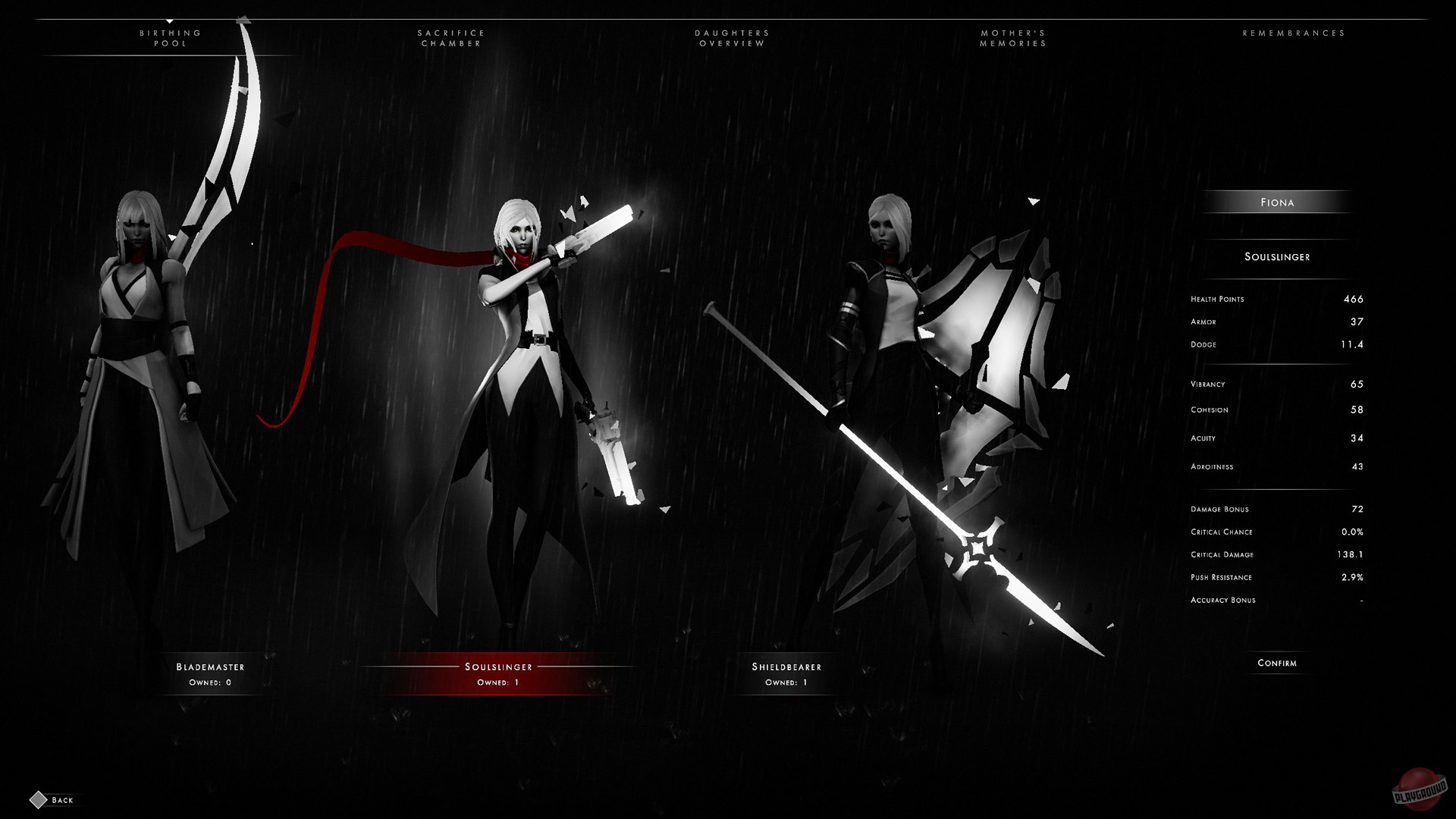
Task: Open the Daughters Overview tab
Action: point(732,38)
